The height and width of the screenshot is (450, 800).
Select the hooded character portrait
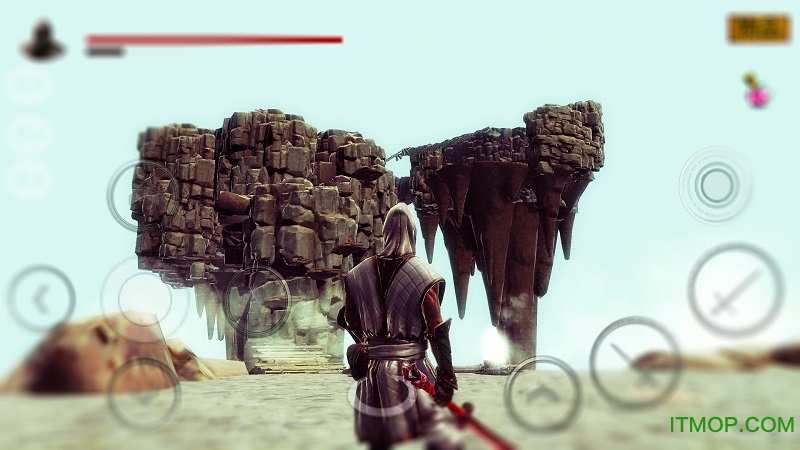click(x=43, y=41)
